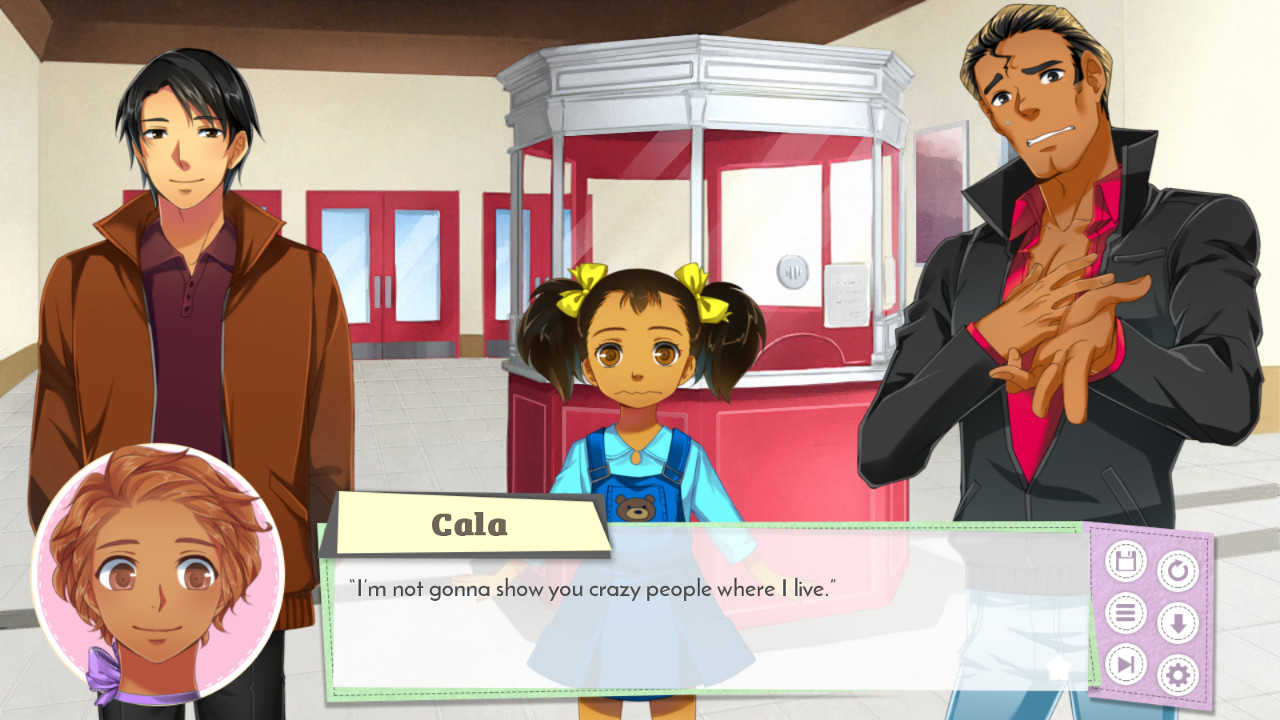Screen dimensions: 1280x720
Task: Open settings with the gear icon
Action: tap(1177, 675)
